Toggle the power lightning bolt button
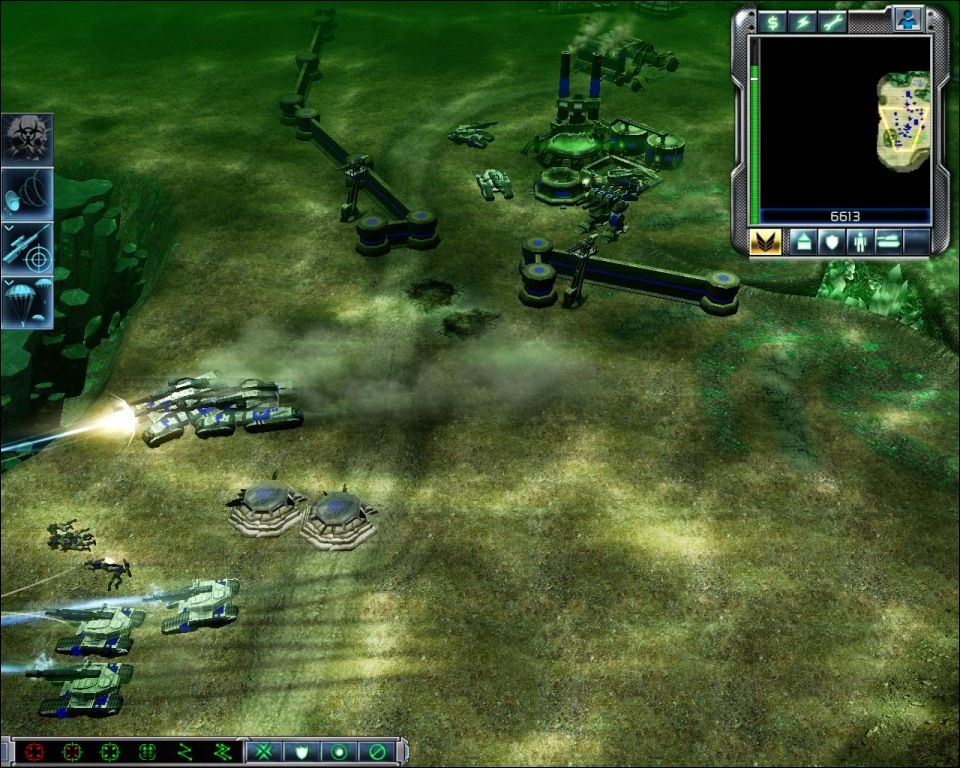Viewport: 960px width, 768px height. point(802,21)
